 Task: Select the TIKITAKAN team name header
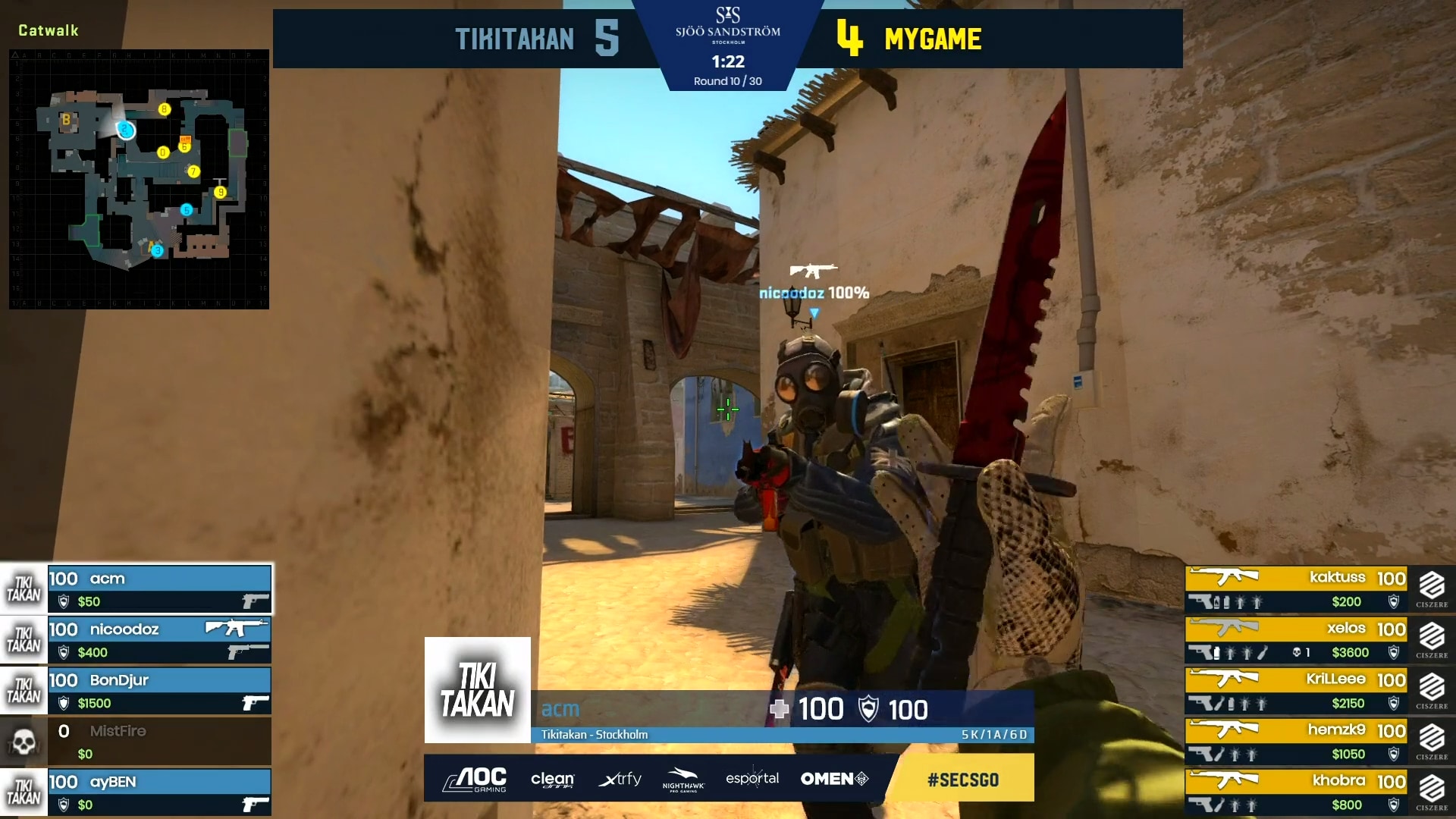coord(513,39)
